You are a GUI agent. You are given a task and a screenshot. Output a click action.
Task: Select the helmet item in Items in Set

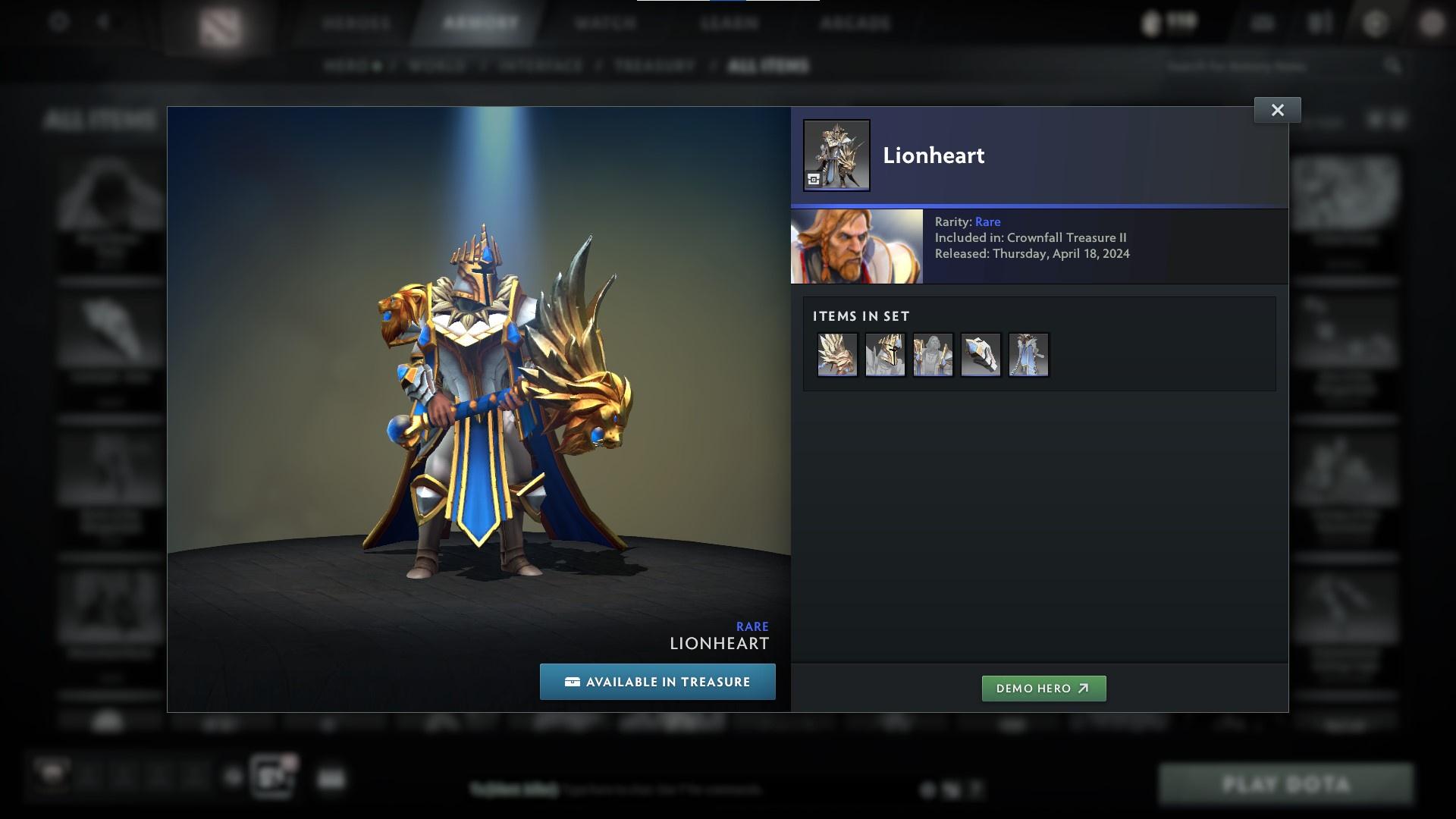point(885,354)
